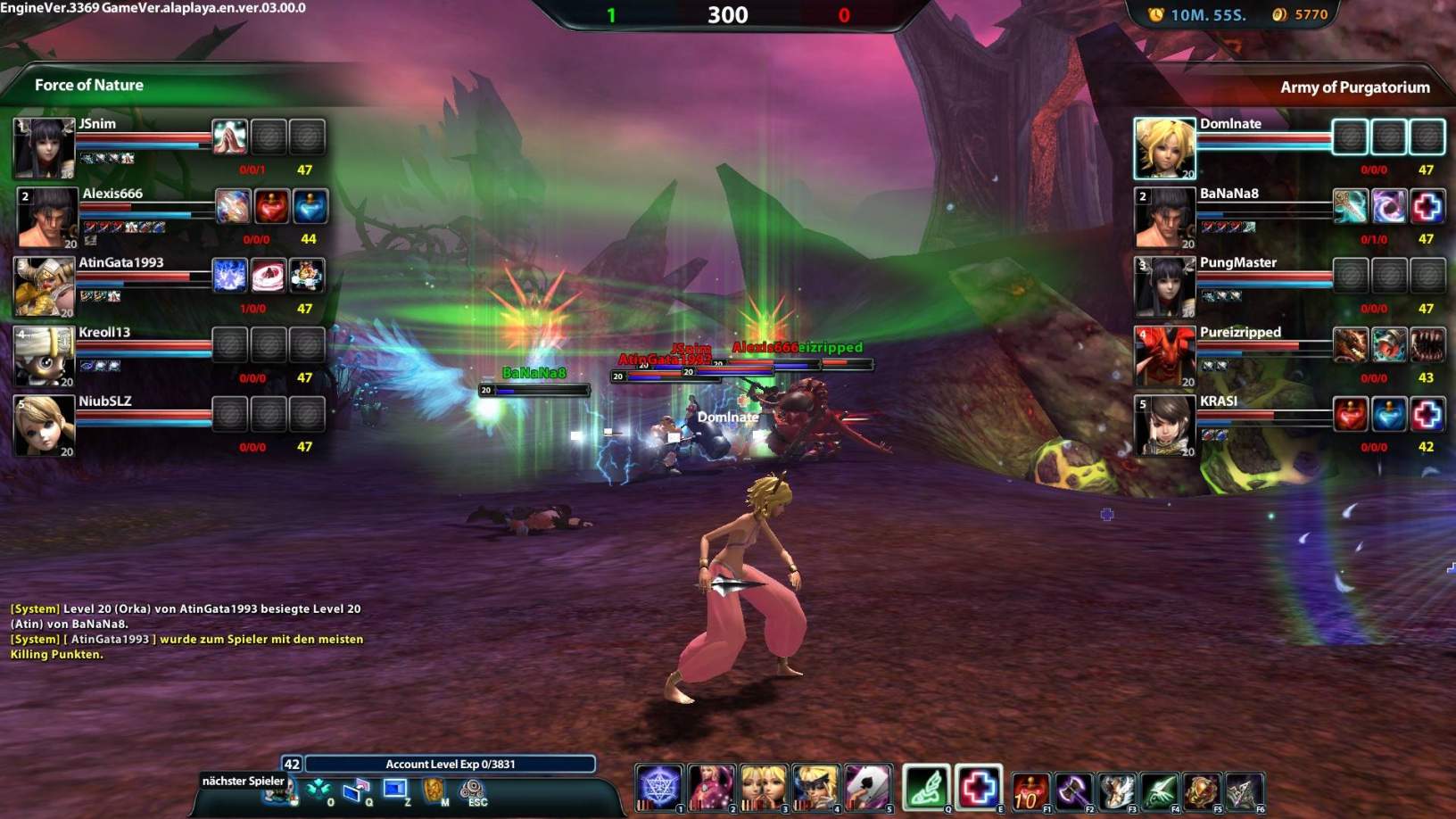
Task: Use the spade playing card skill
Action: [x=867, y=787]
